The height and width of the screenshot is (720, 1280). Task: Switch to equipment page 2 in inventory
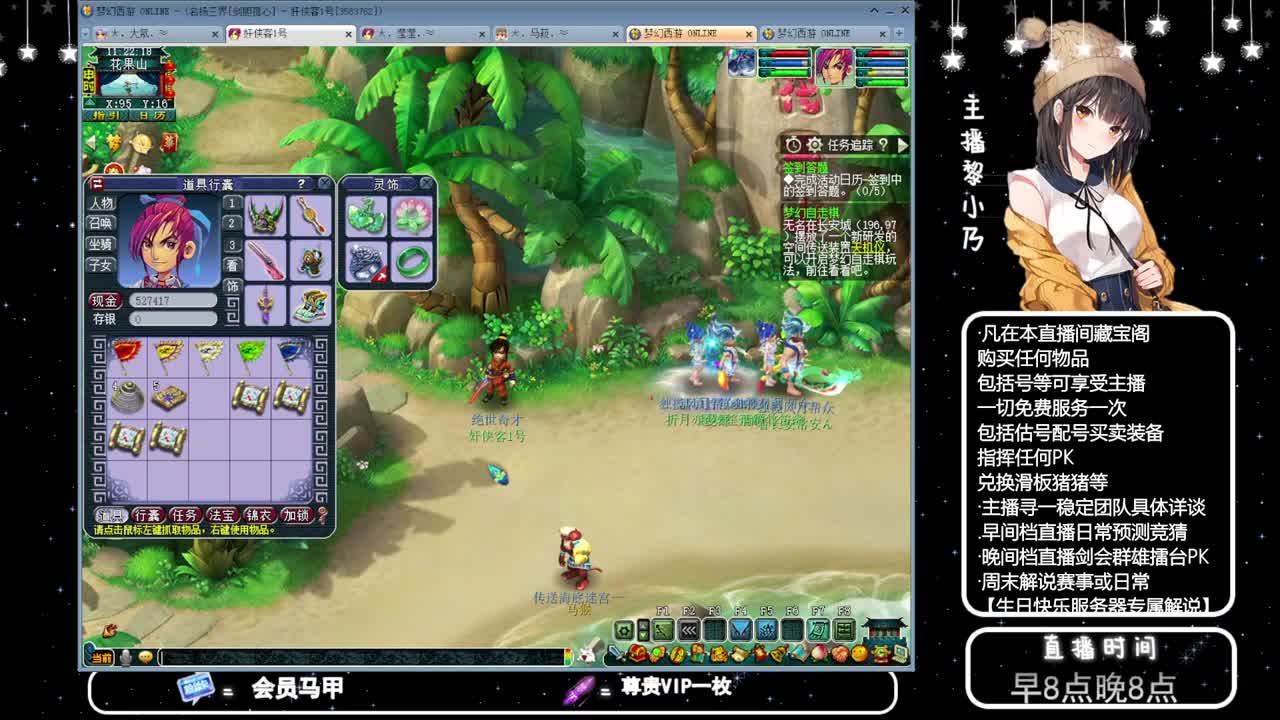tap(230, 223)
